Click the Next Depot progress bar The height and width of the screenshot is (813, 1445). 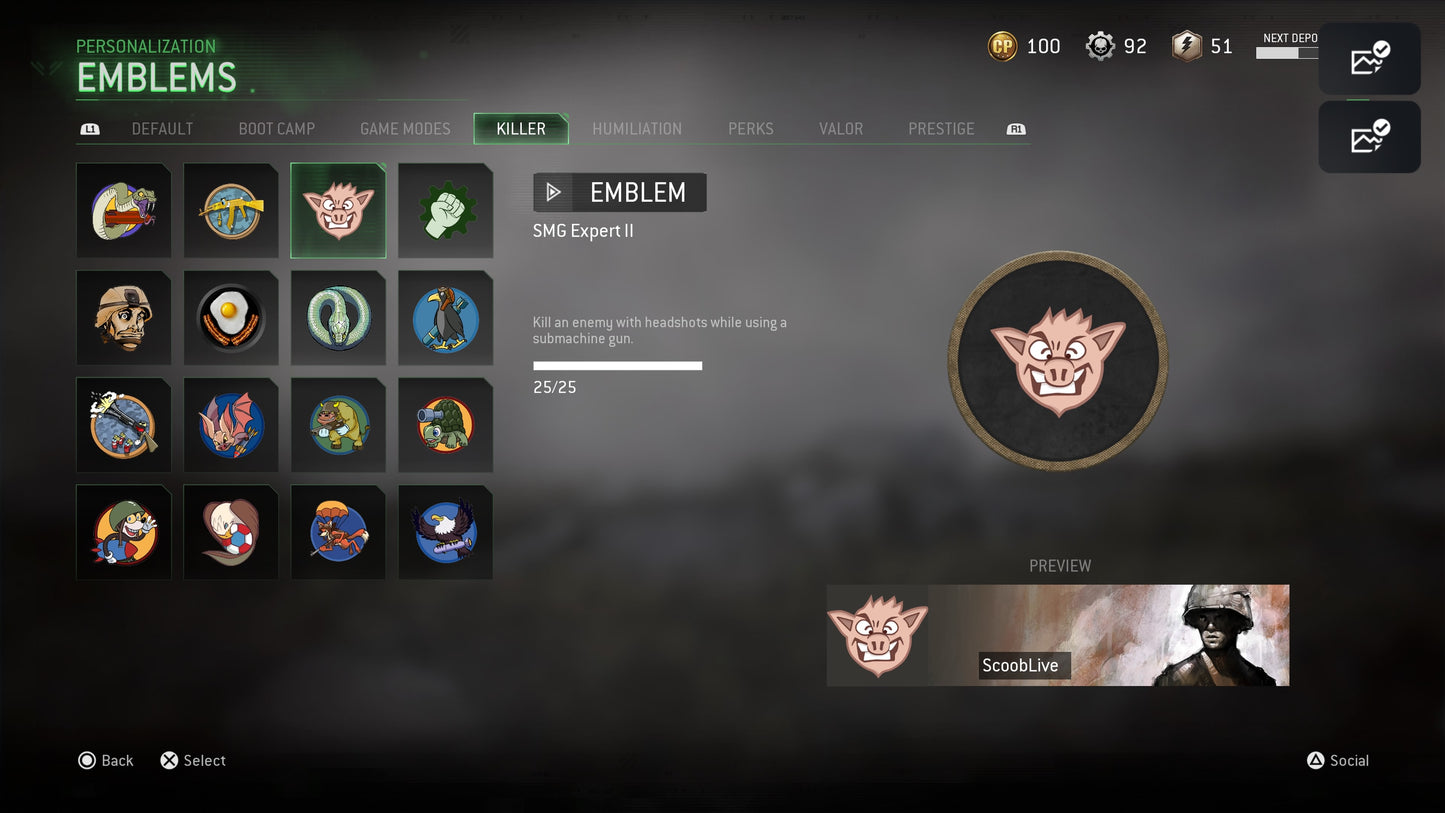1289,56
